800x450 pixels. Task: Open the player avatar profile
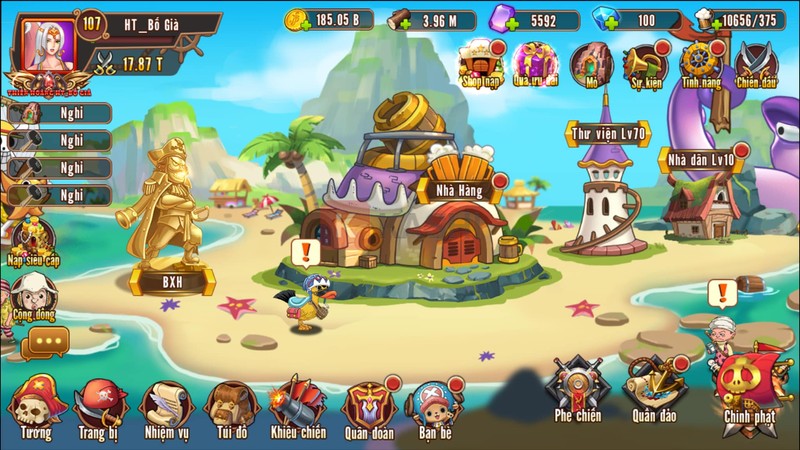pyautogui.click(x=49, y=45)
